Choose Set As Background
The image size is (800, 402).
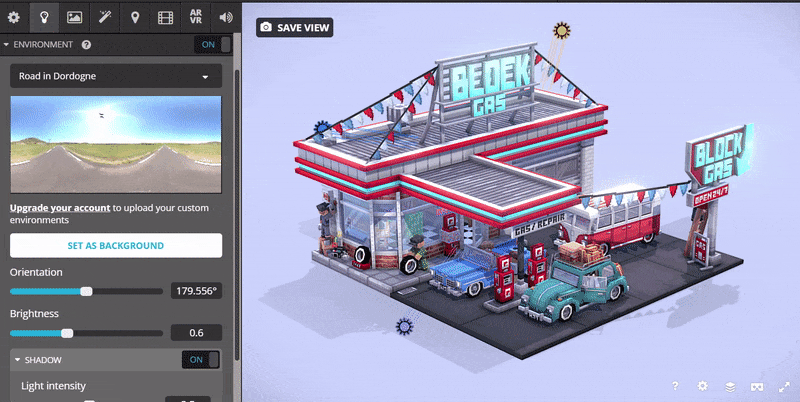pos(115,245)
